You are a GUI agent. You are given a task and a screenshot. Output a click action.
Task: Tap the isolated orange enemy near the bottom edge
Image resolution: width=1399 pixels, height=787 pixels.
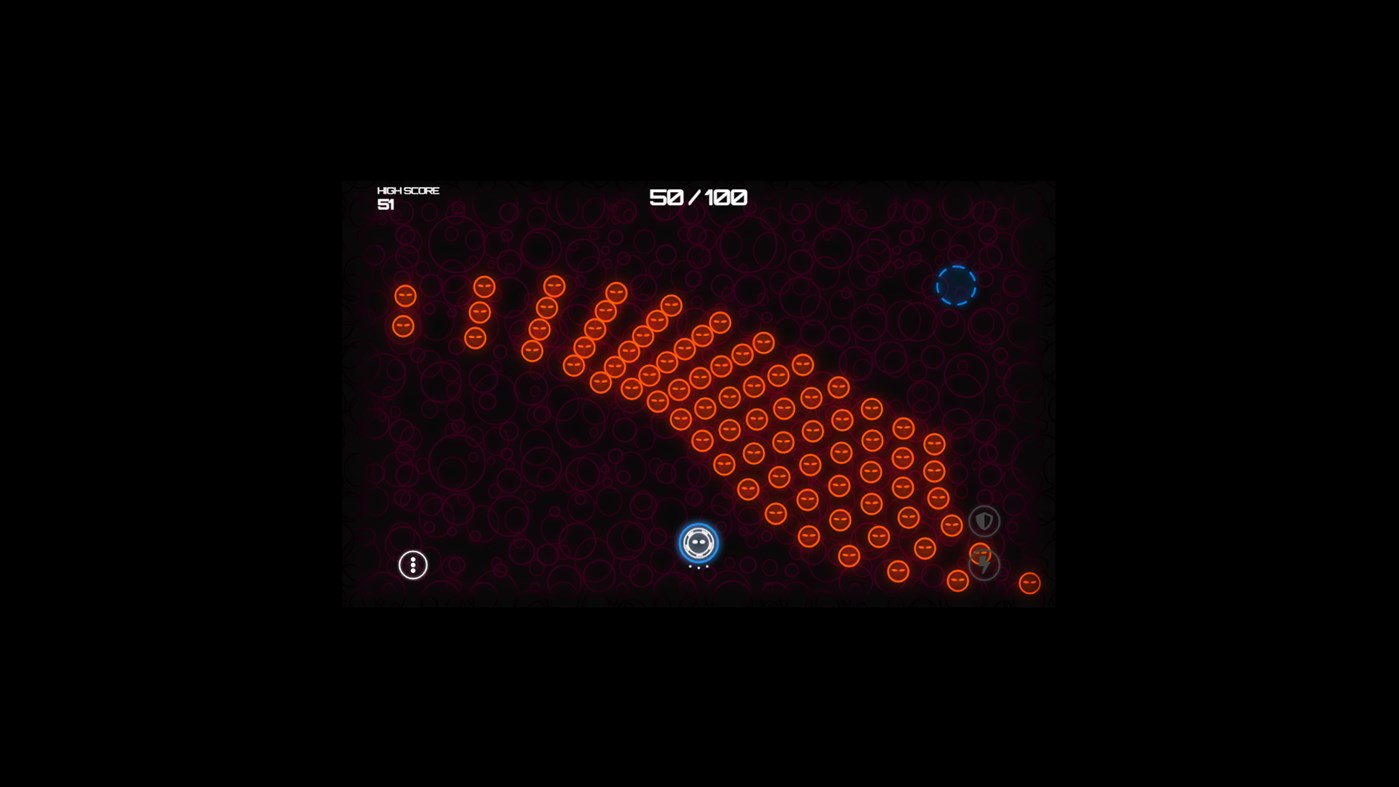coord(1028,582)
